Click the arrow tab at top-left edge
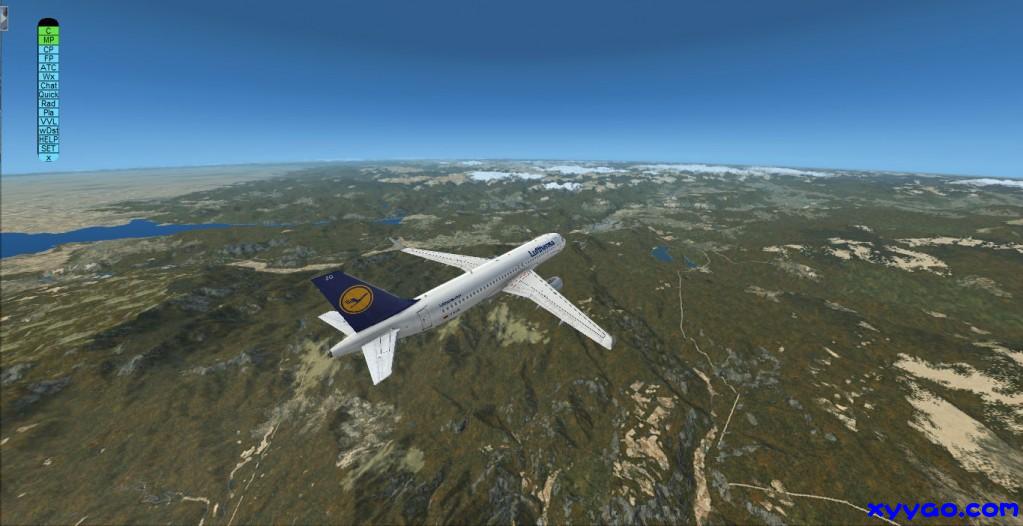The height and width of the screenshot is (526, 1023). 3,21
